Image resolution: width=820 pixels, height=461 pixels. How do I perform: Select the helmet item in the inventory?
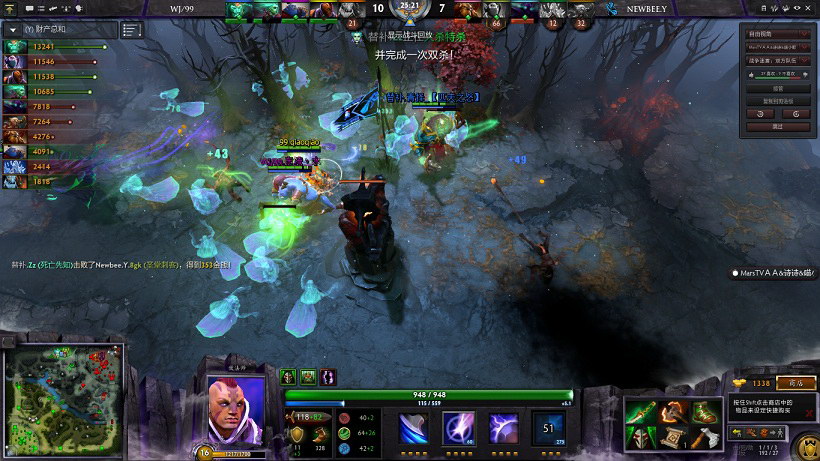(640, 437)
